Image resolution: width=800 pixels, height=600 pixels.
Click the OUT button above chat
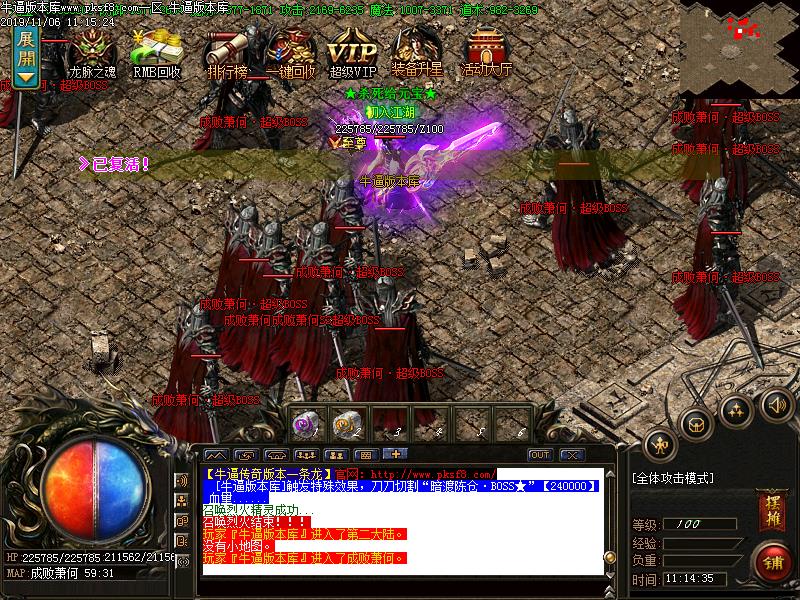540,455
